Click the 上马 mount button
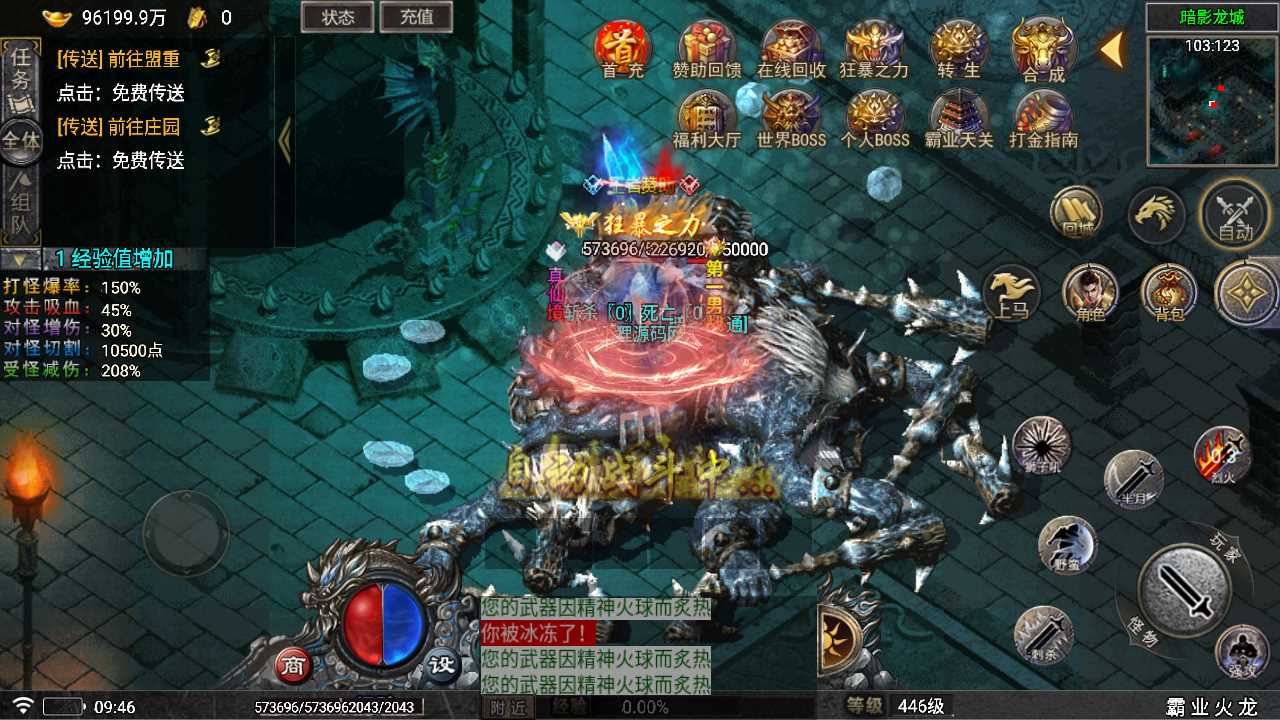The image size is (1280, 720). 1011,293
